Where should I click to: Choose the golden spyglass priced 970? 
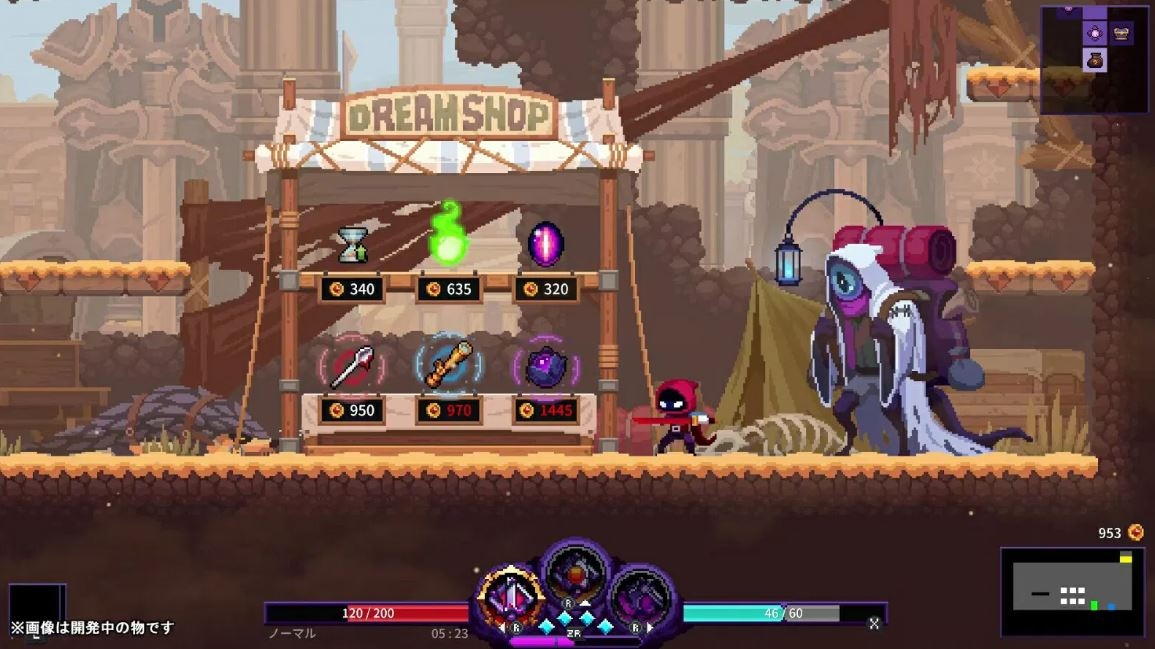[x=448, y=365]
